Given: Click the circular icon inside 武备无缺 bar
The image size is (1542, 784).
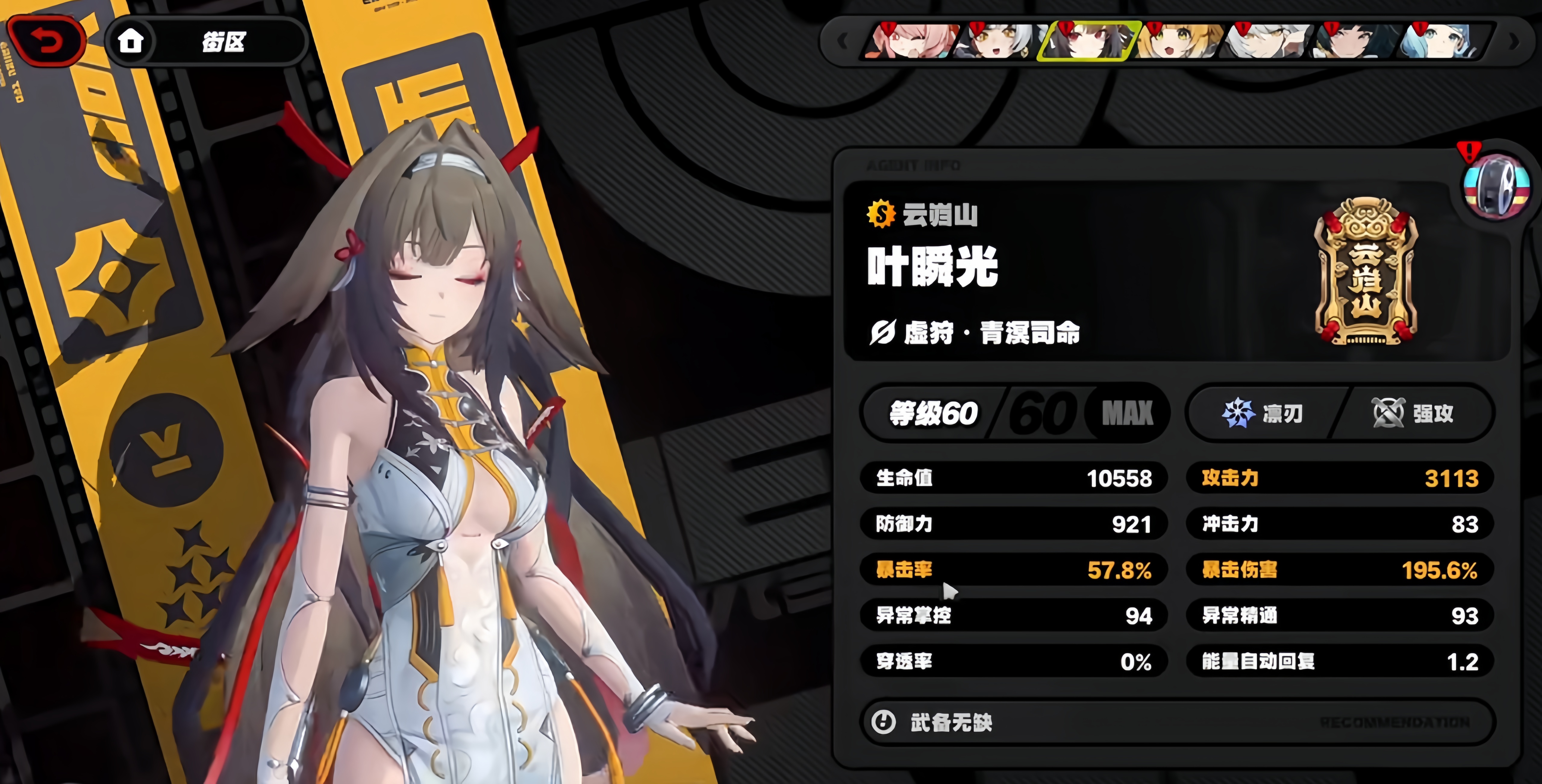Looking at the screenshot, I should [x=882, y=722].
